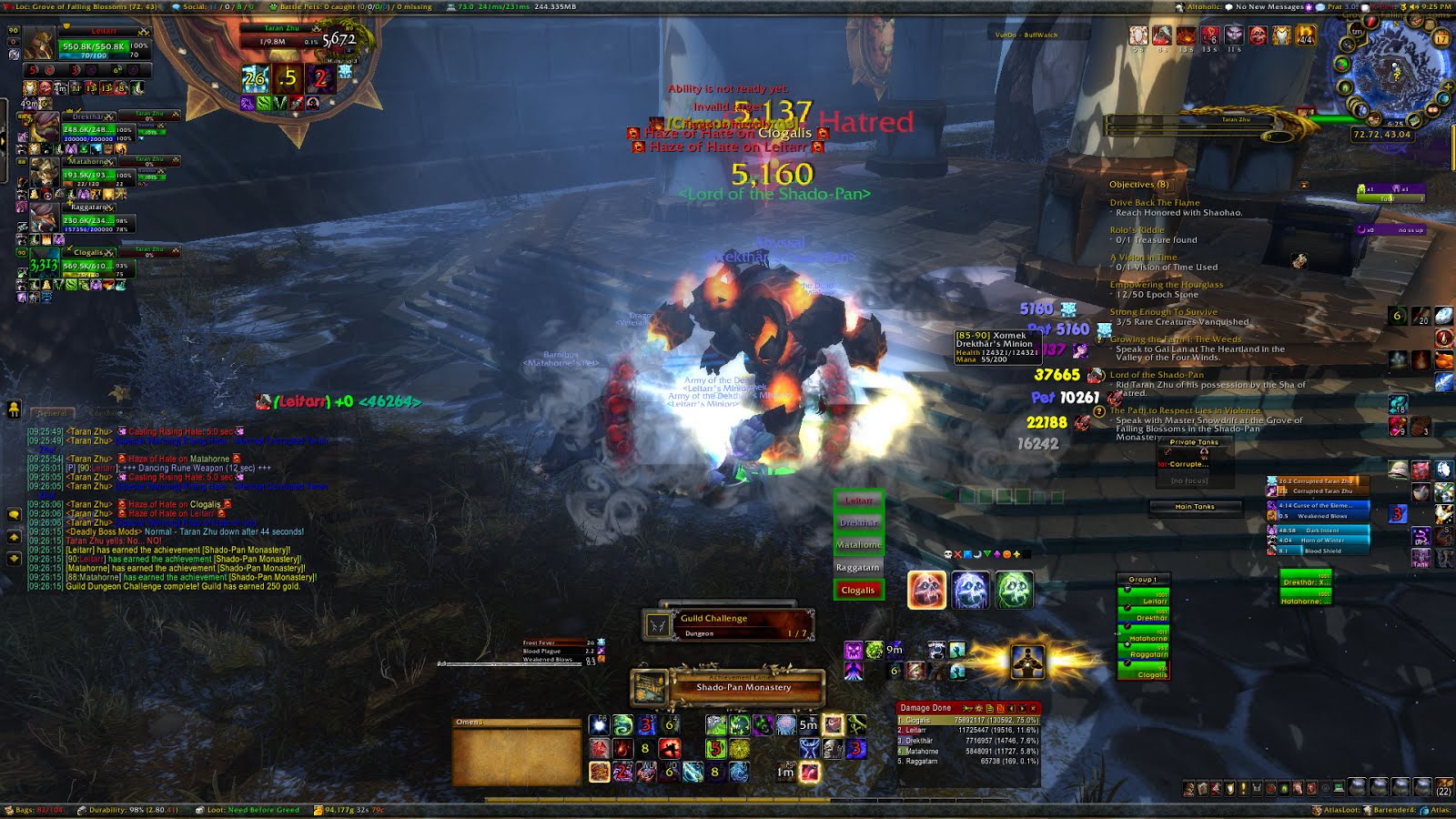Select Clogalis in the red target list
This screenshot has height=819, width=1456.
pyautogui.click(x=857, y=590)
